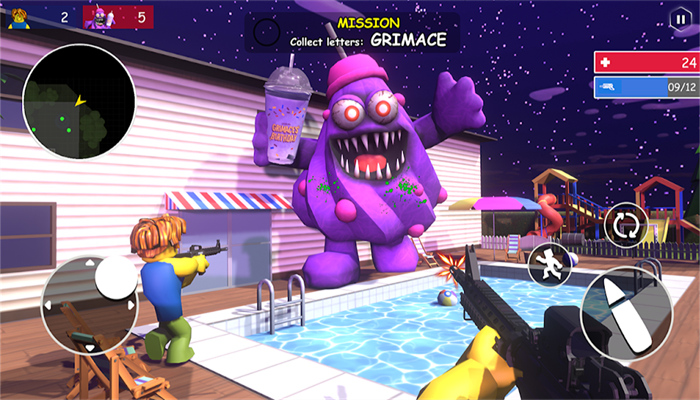Activate the running figure sprint button
This screenshot has width=700, height=400.
click(x=550, y=264)
